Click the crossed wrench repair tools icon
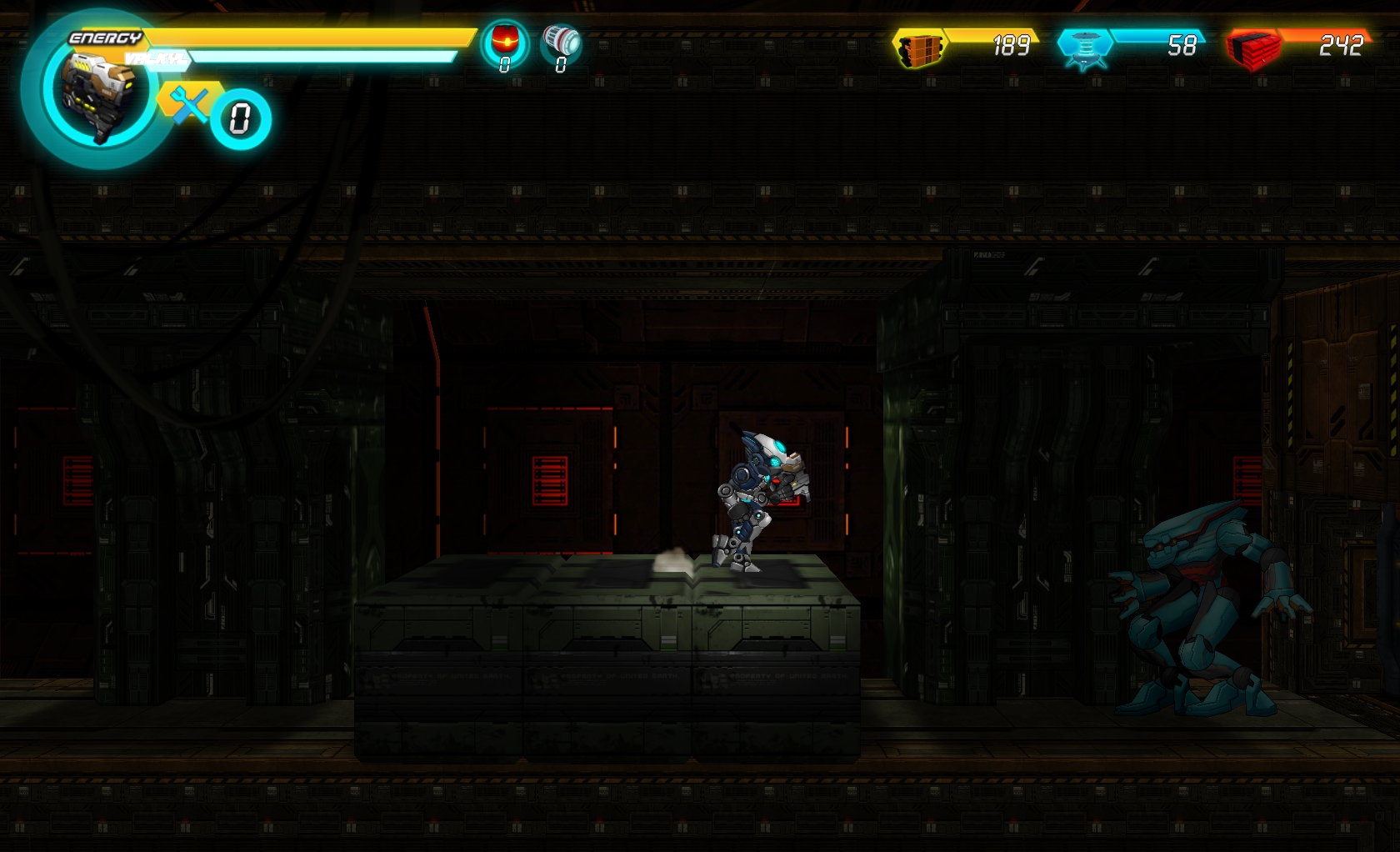 click(190, 106)
